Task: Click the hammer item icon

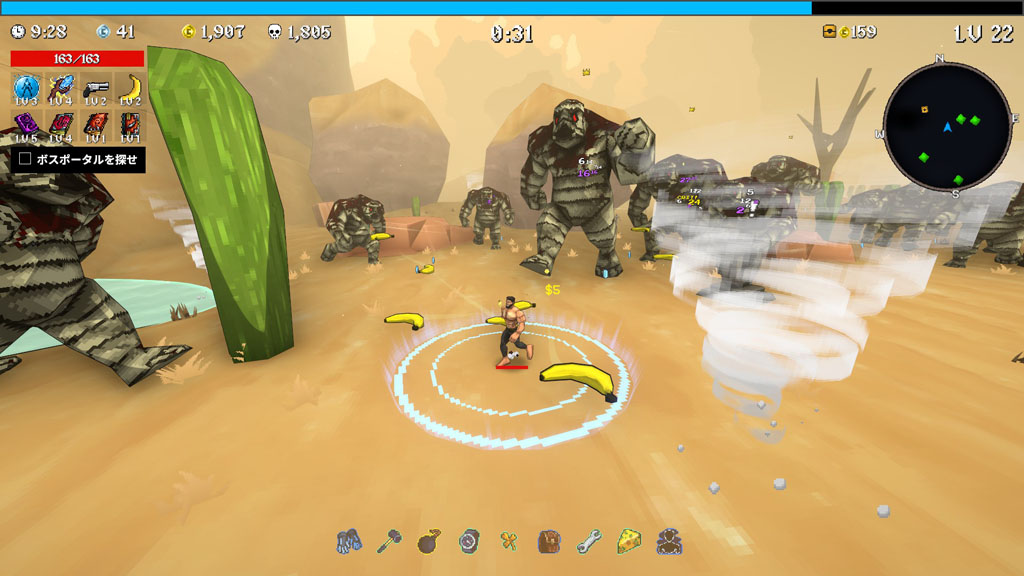Action: click(x=388, y=542)
